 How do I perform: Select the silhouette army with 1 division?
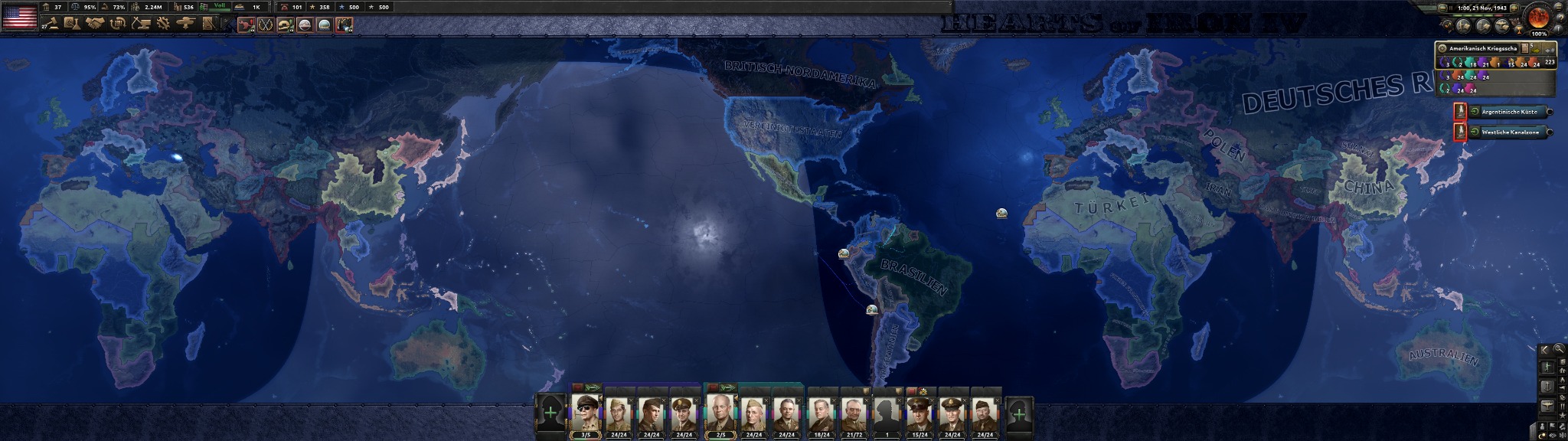tap(887, 412)
